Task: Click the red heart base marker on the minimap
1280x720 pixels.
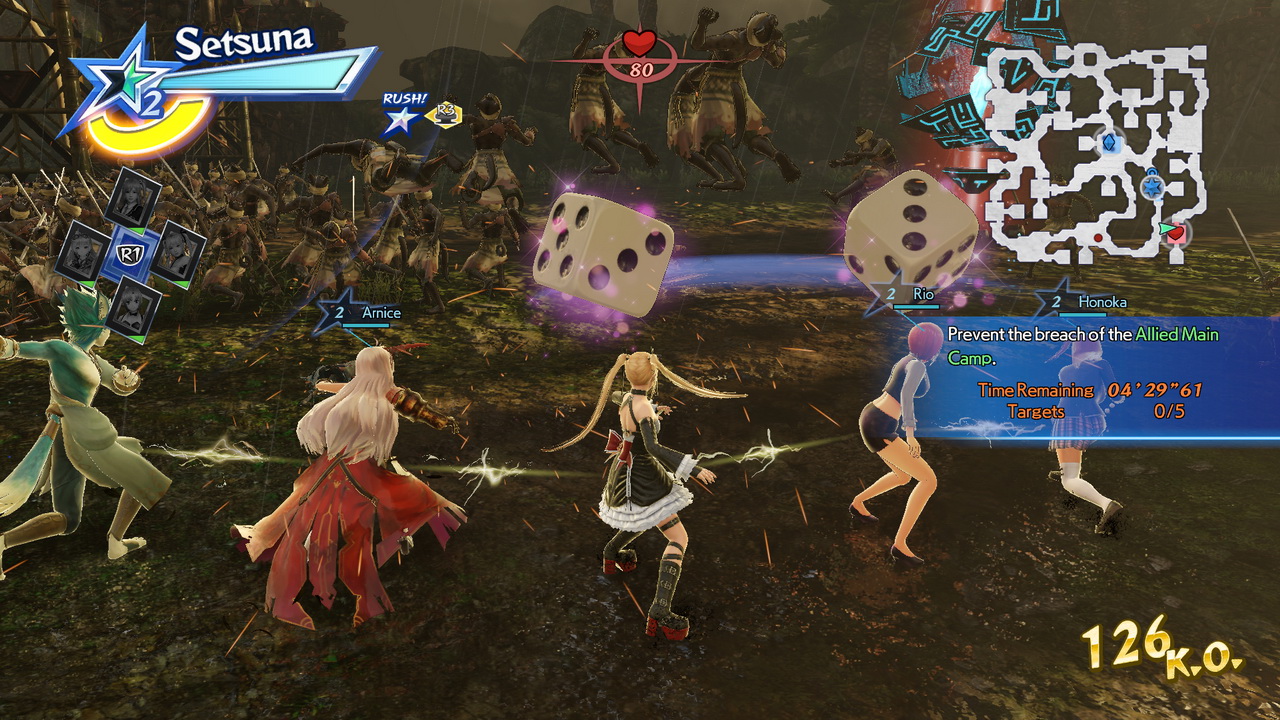Action: [1177, 233]
